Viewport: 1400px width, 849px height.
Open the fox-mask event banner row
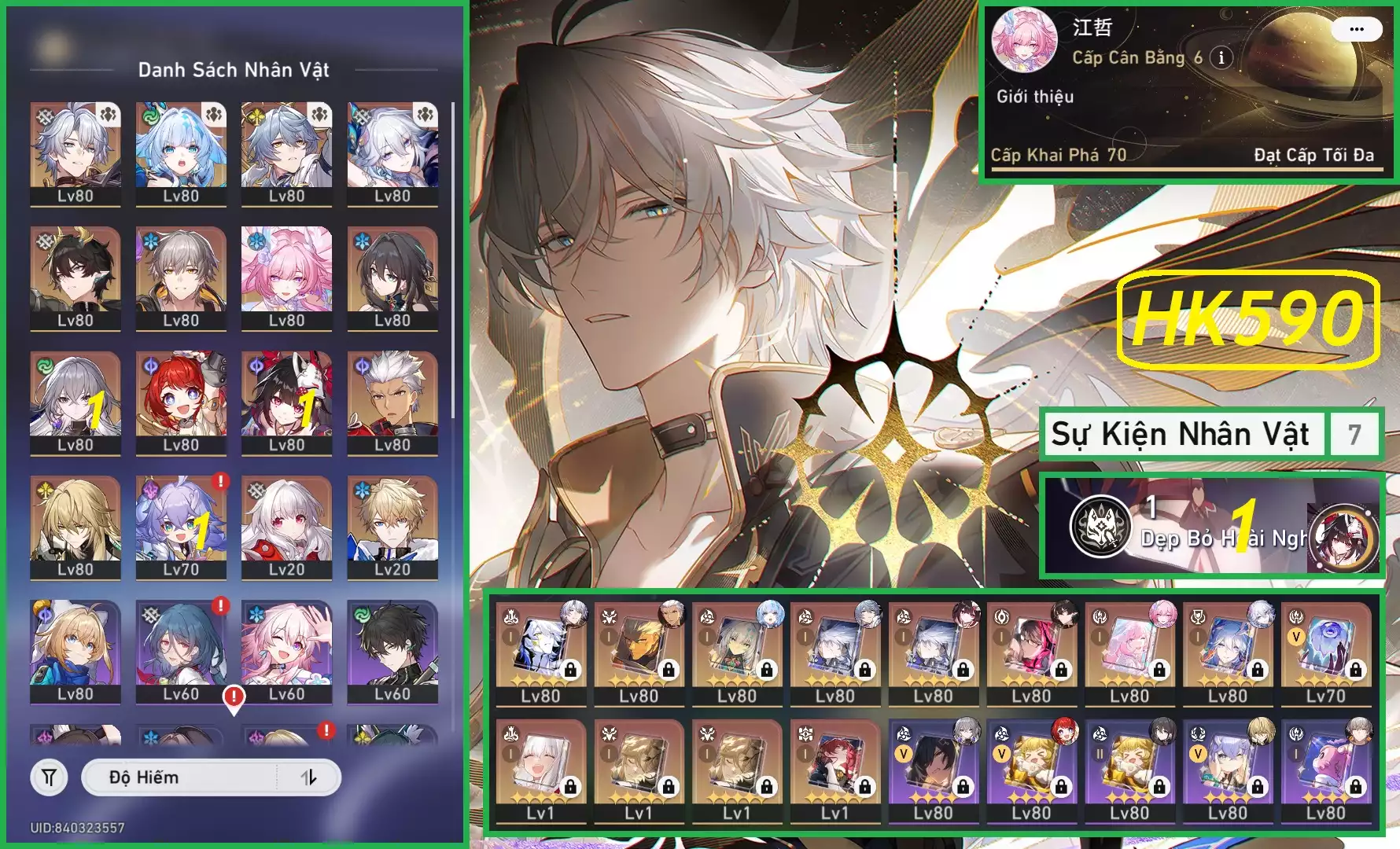click(1211, 527)
